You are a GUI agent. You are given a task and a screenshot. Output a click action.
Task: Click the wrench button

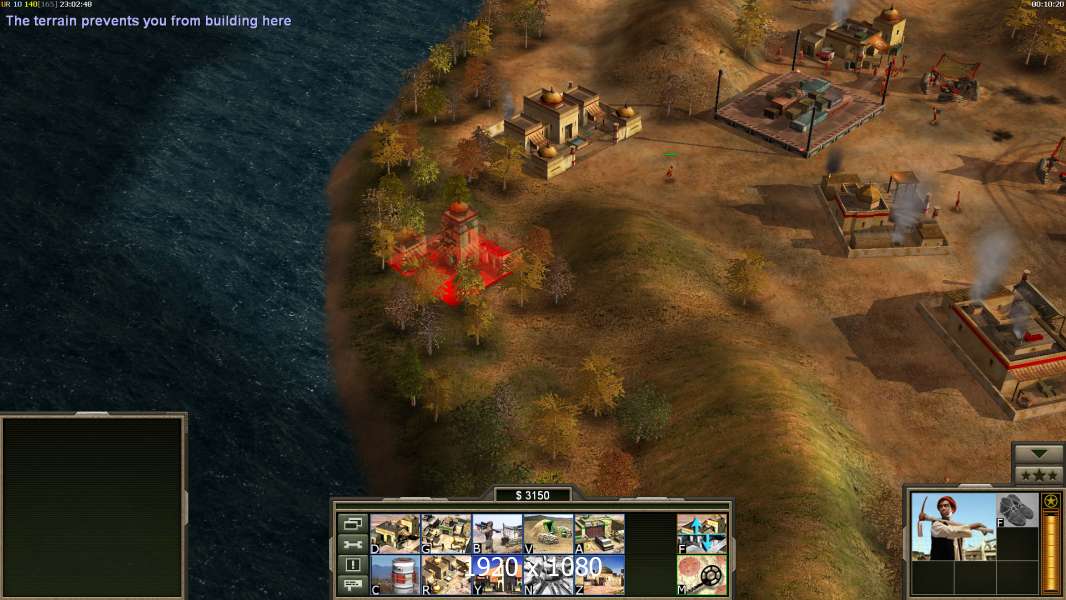coord(352,545)
